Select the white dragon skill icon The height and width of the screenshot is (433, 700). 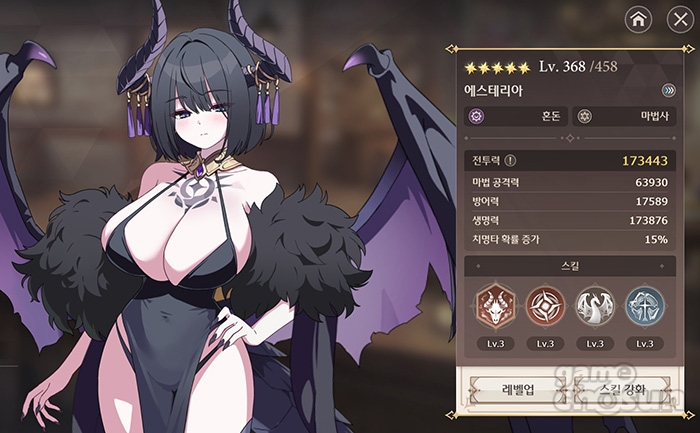coord(594,304)
